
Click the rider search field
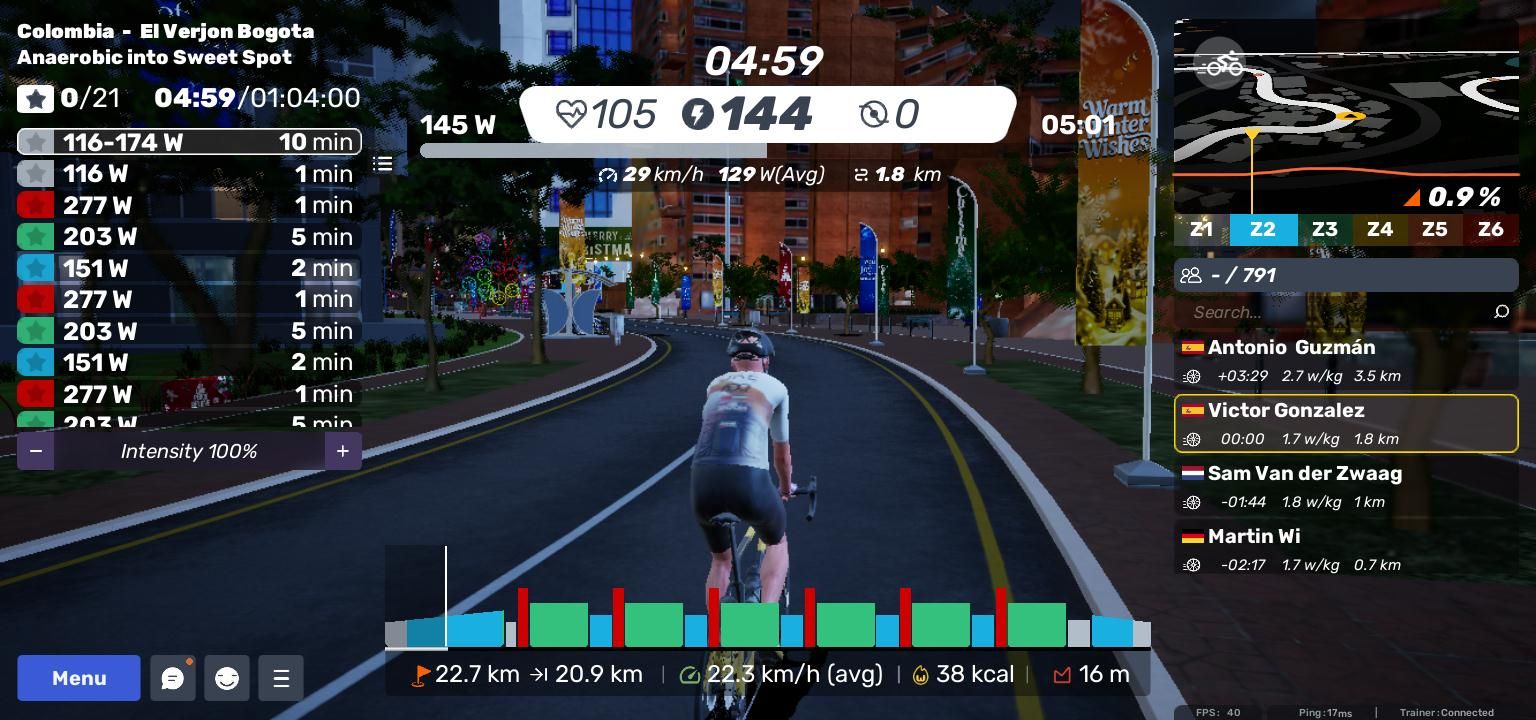[x=1335, y=312]
